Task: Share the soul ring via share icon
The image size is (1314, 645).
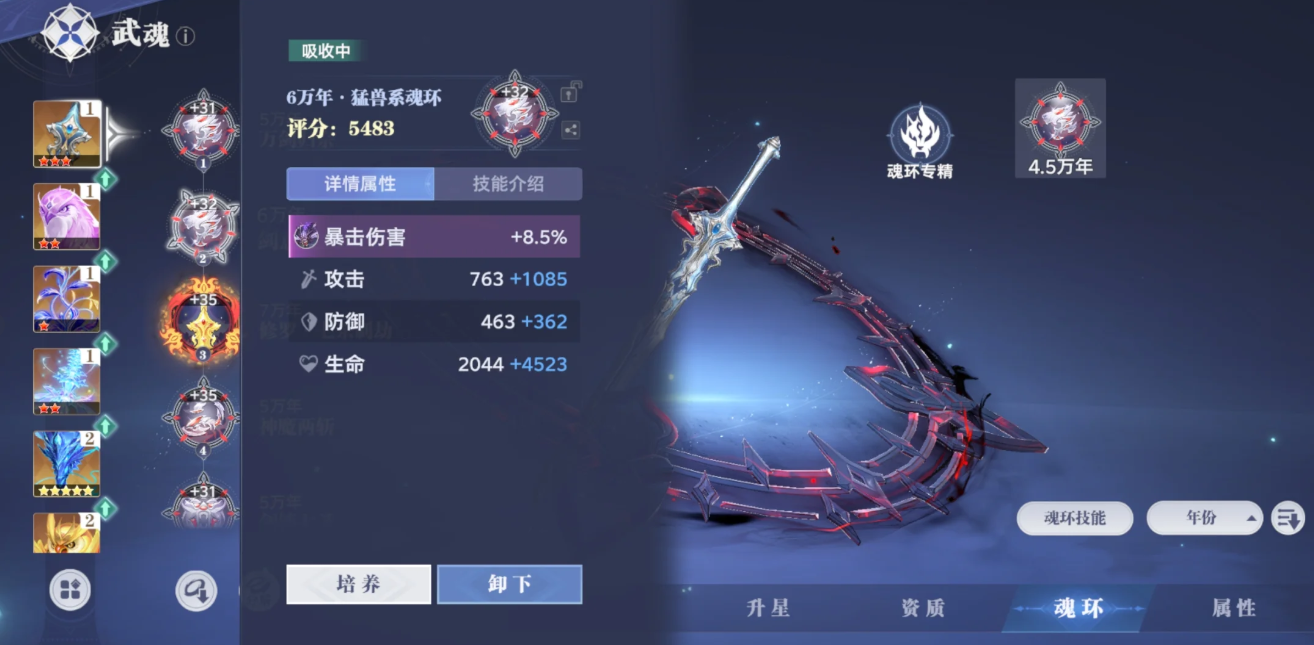Action: (x=570, y=129)
